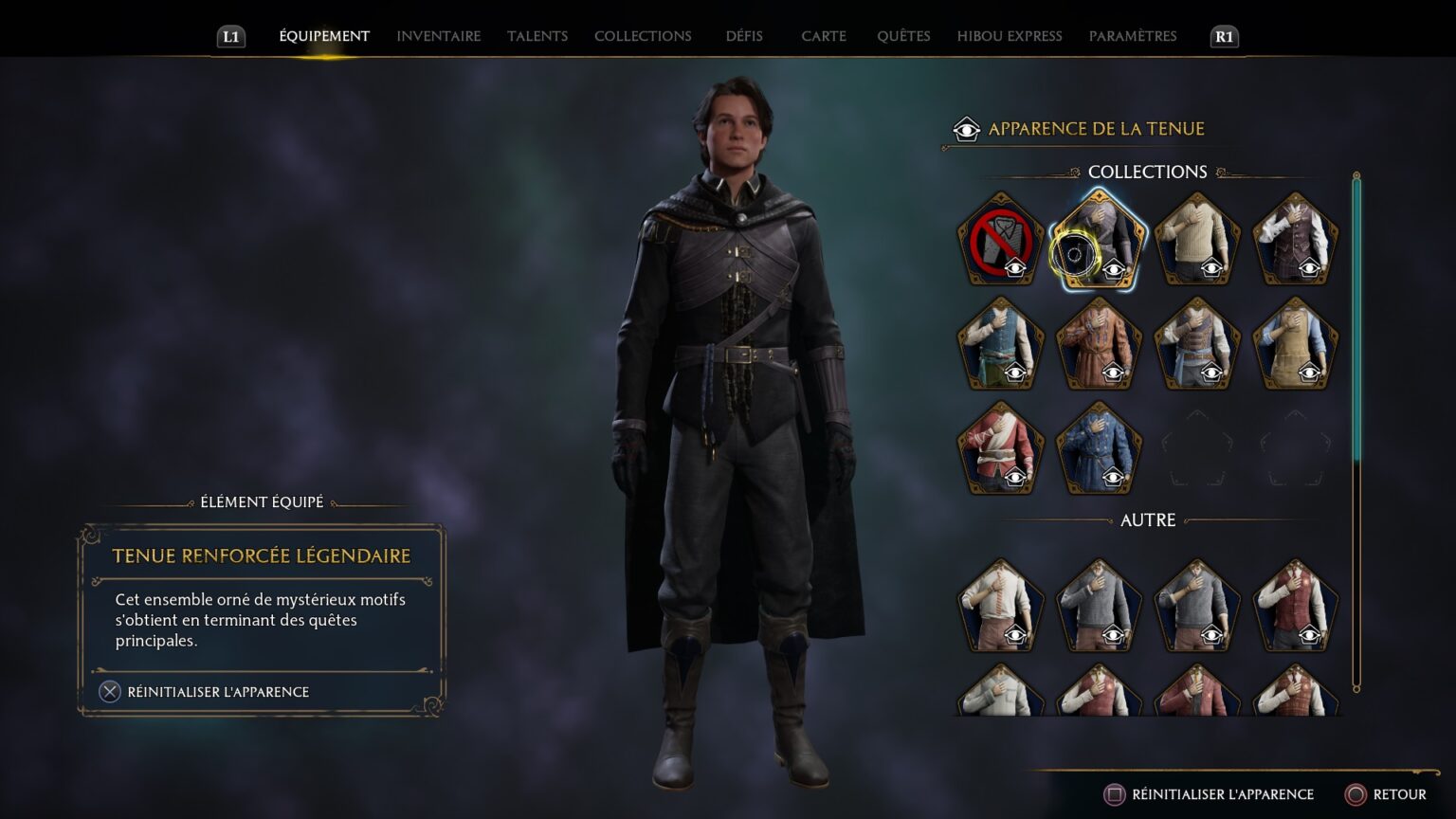Open the L1 previous category shoulder tab

227,38
